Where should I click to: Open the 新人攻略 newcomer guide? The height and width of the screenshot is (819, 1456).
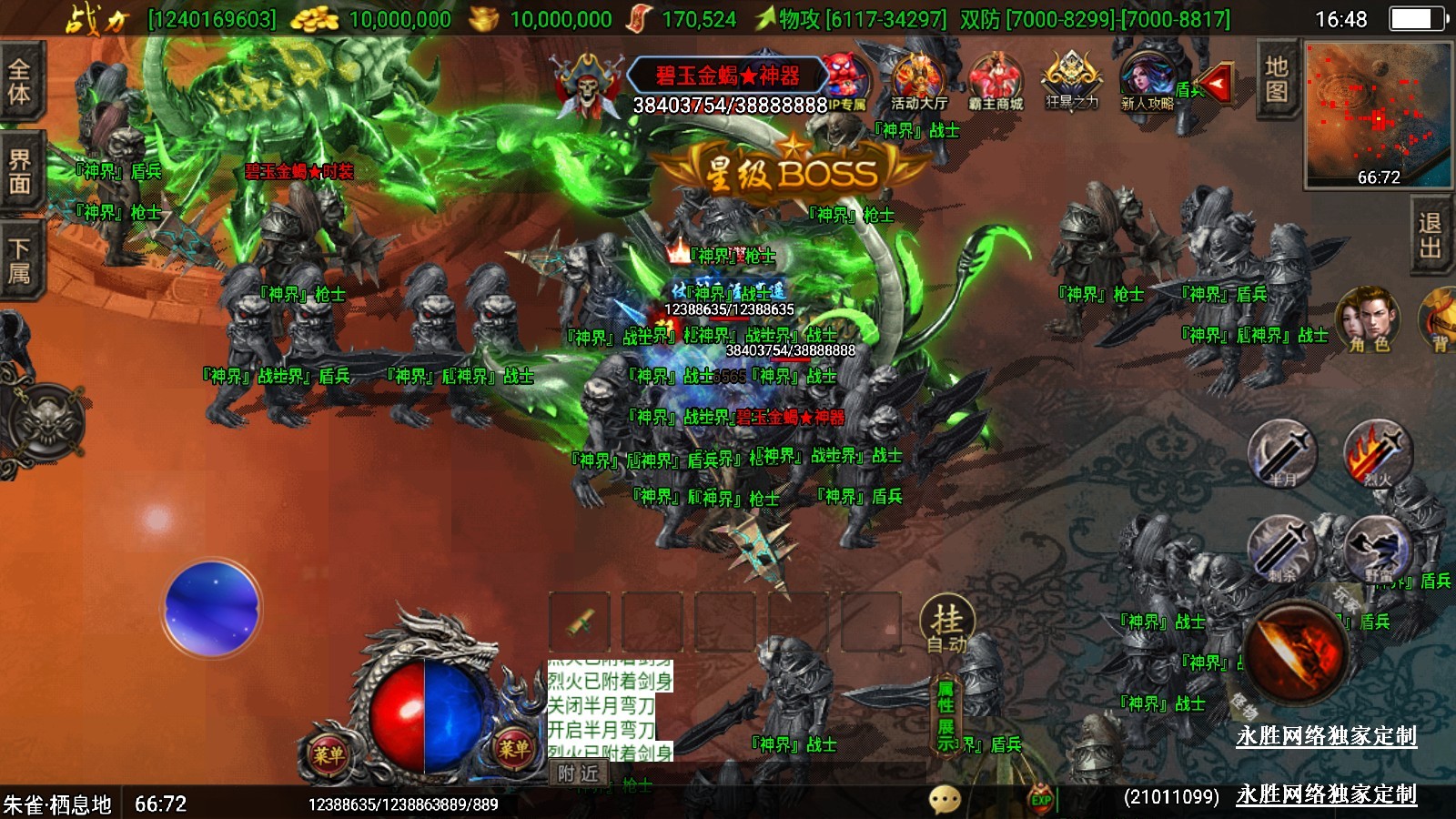tap(1147, 82)
